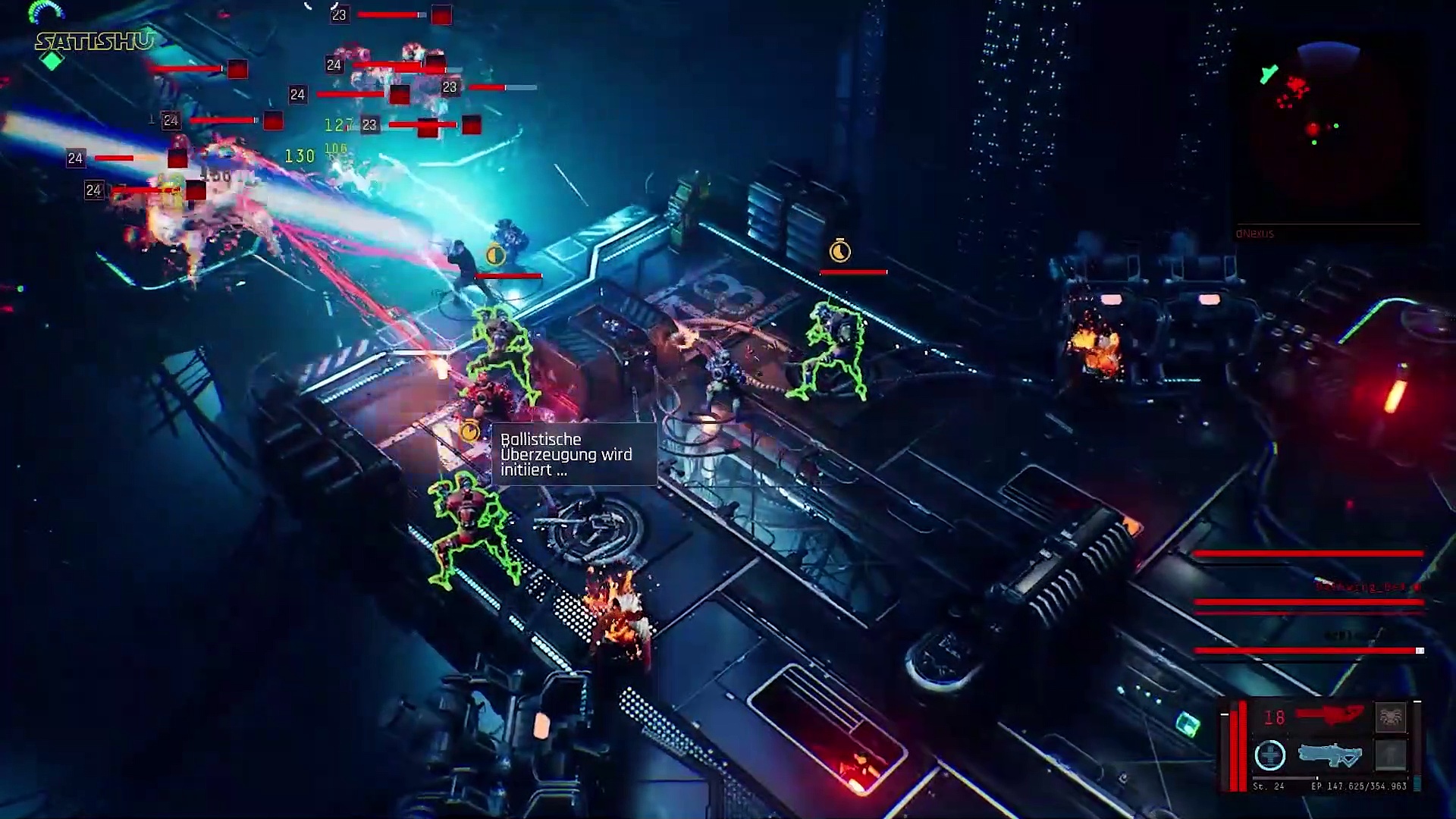The image size is (1456, 819).
Task: Use the medkit cross icon
Action: point(1269,755)
